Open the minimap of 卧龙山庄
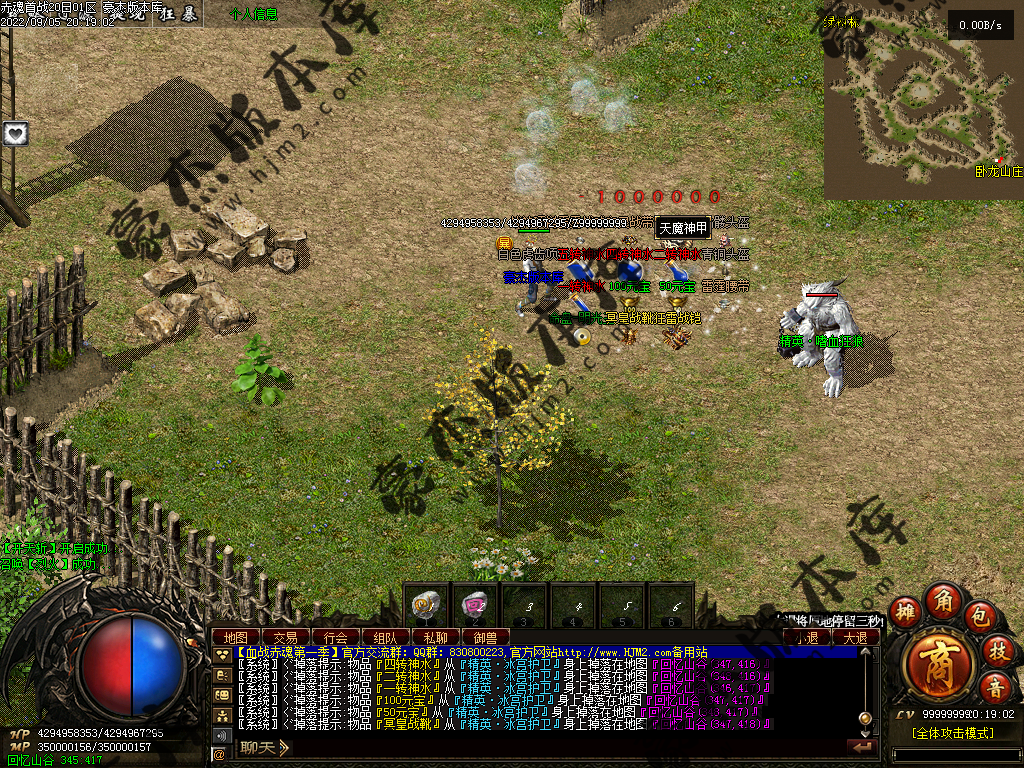This screenshot has height=768, width=1024. tap(923, 98)
